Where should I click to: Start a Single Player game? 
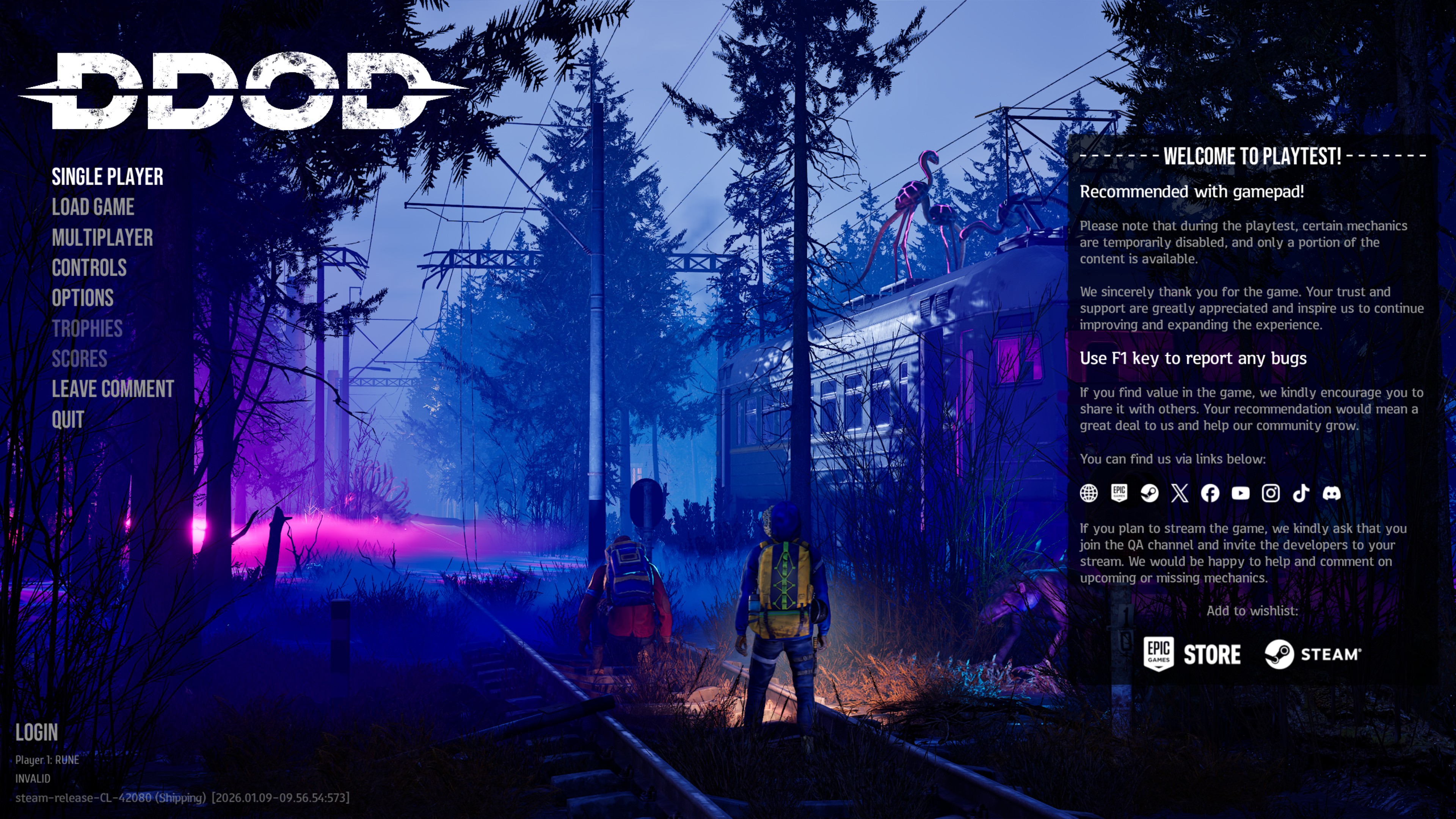[x=107, y=177]
